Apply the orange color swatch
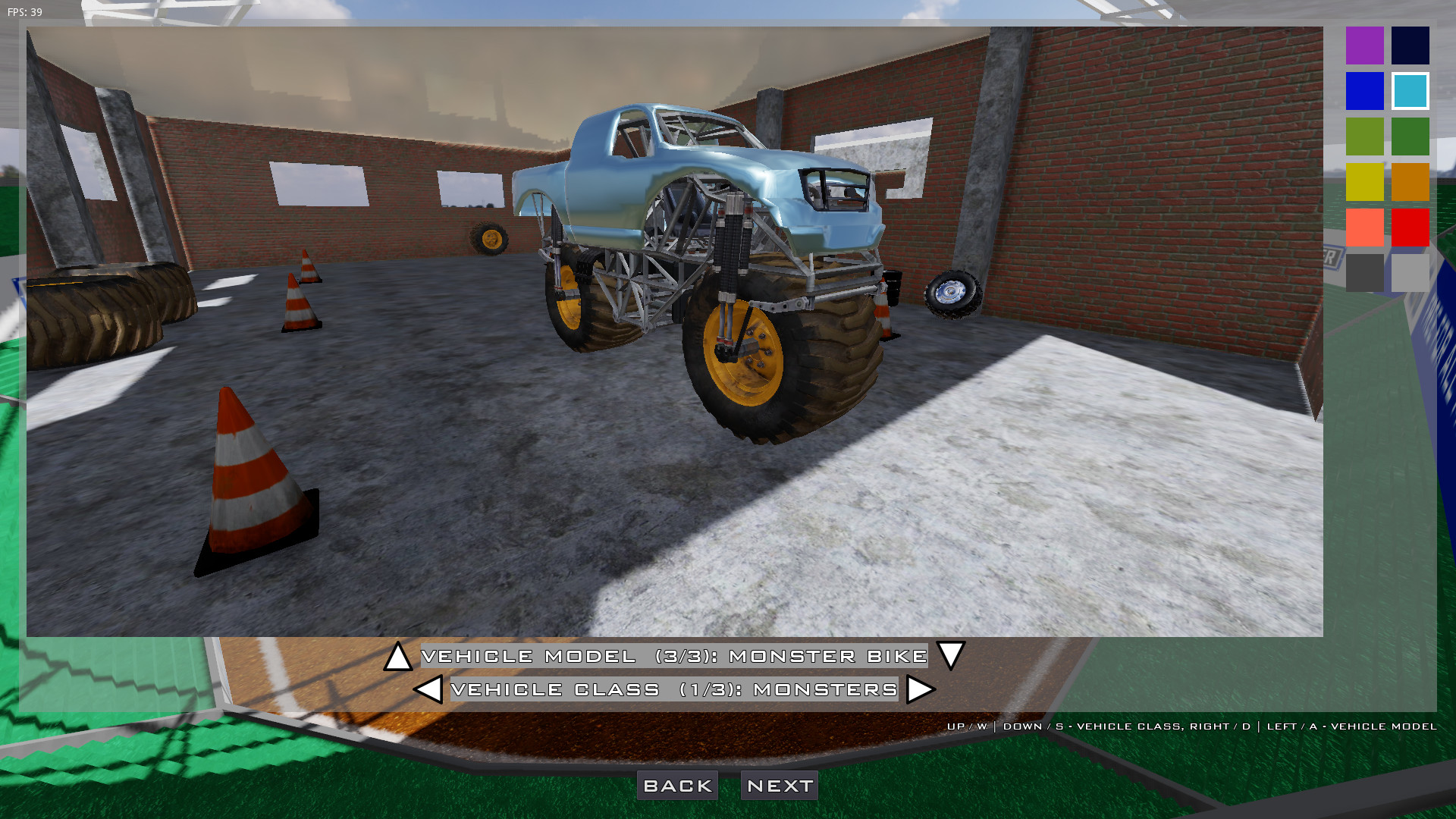This screenshot has height=819, width=1456. tap(1410, 181)
